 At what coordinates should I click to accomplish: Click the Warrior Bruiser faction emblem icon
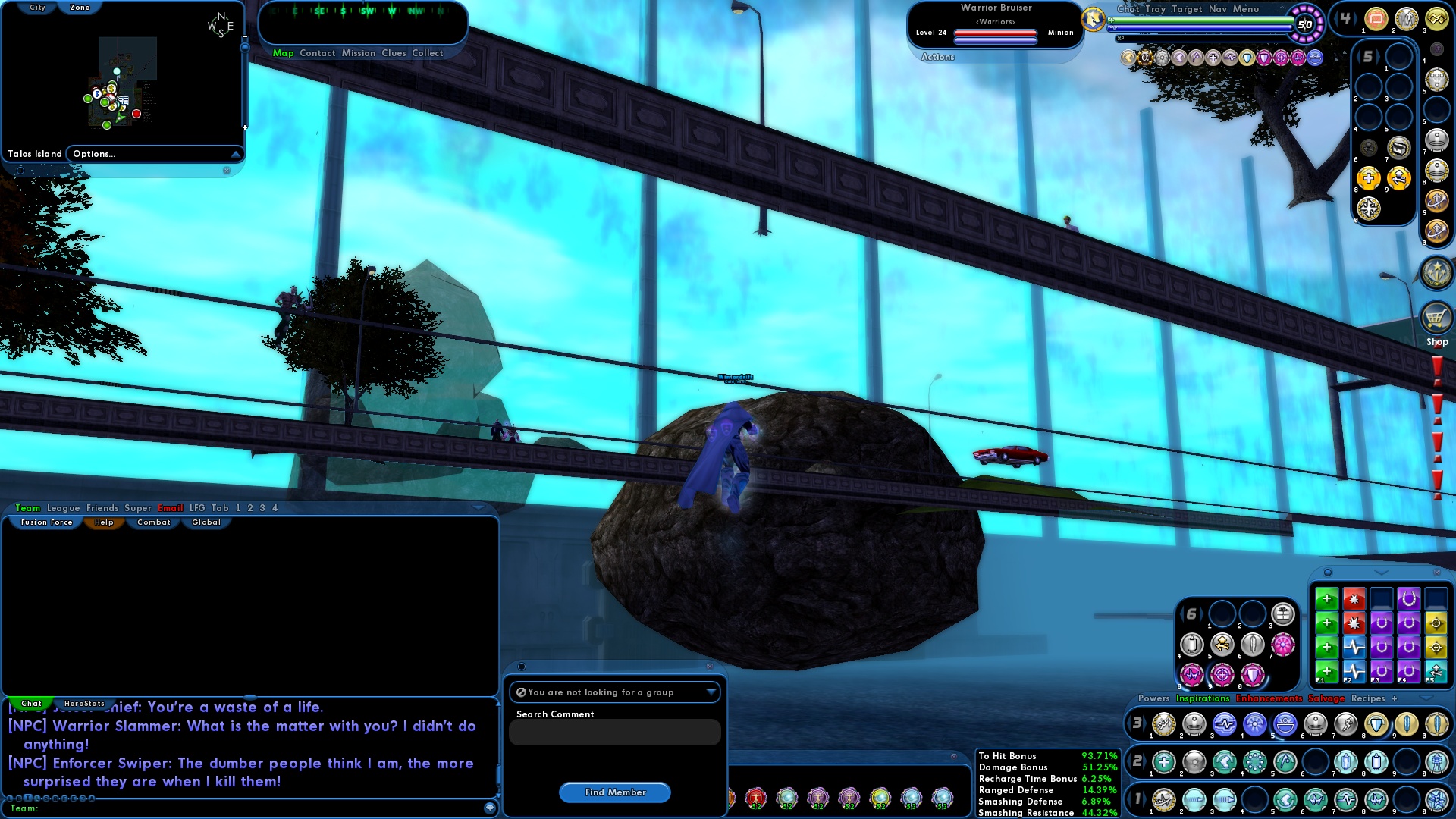pyautogui.click(x=1092, y=20)
